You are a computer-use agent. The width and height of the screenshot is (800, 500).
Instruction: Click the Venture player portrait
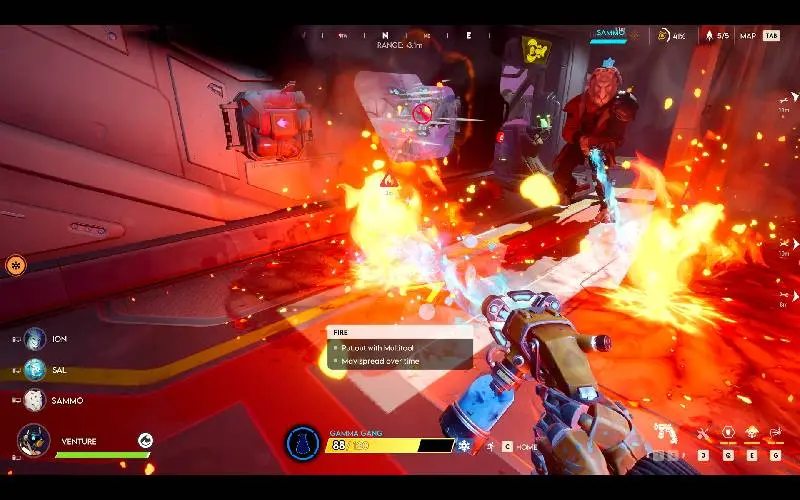33,441
